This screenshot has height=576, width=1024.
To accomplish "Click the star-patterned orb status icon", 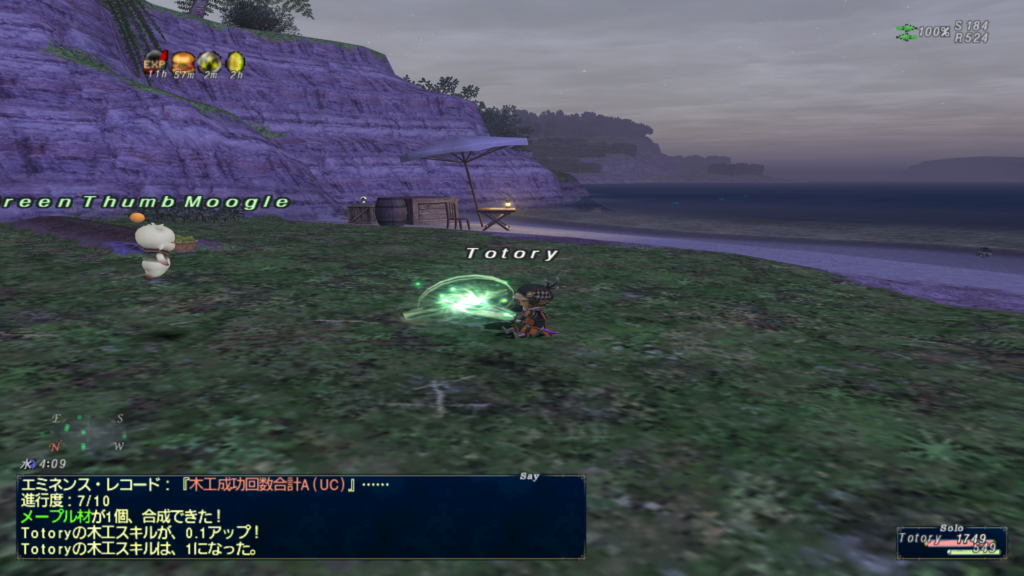I will [209, 61].
